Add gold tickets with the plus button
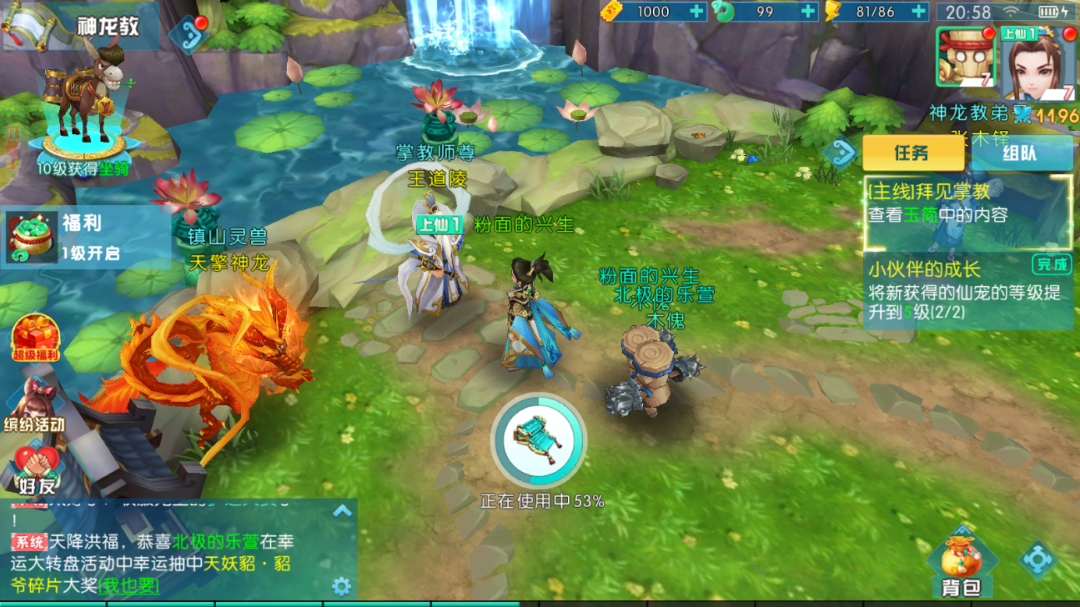The height and width of the screenshot is (607, 1080). click(696, 12)
